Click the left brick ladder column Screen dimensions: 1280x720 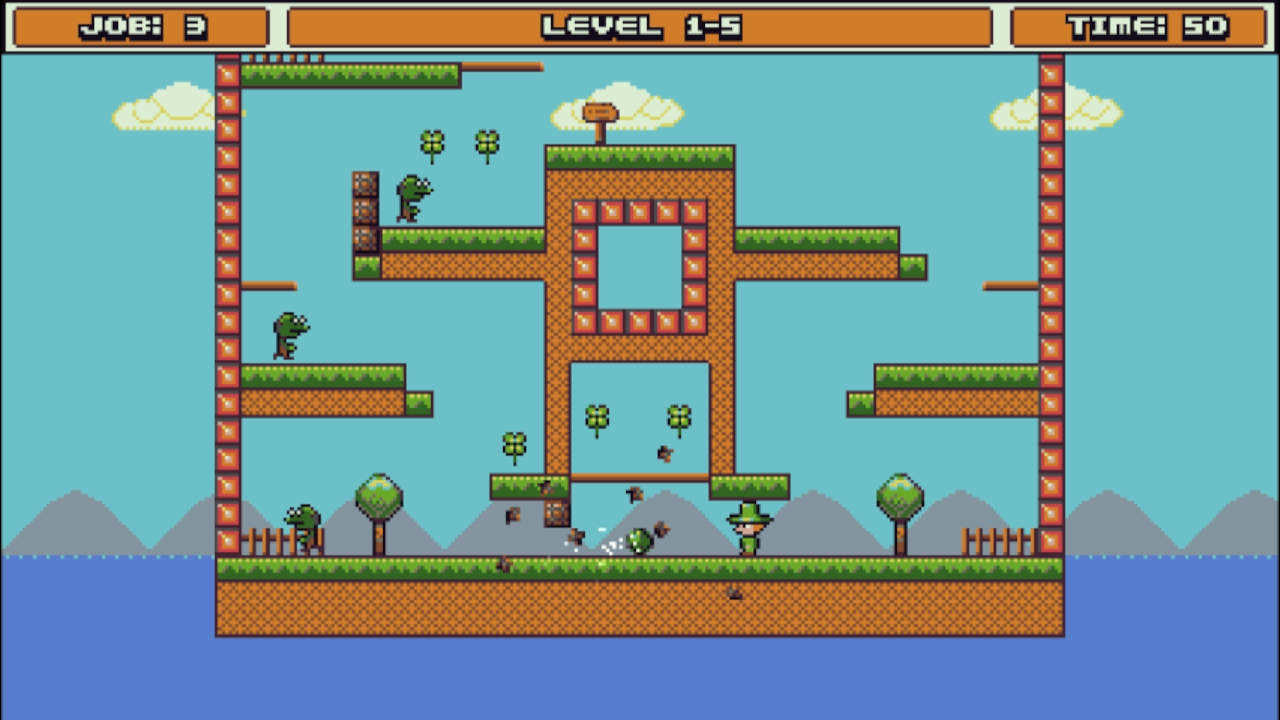pyautogui.click(x=226, y=300)
